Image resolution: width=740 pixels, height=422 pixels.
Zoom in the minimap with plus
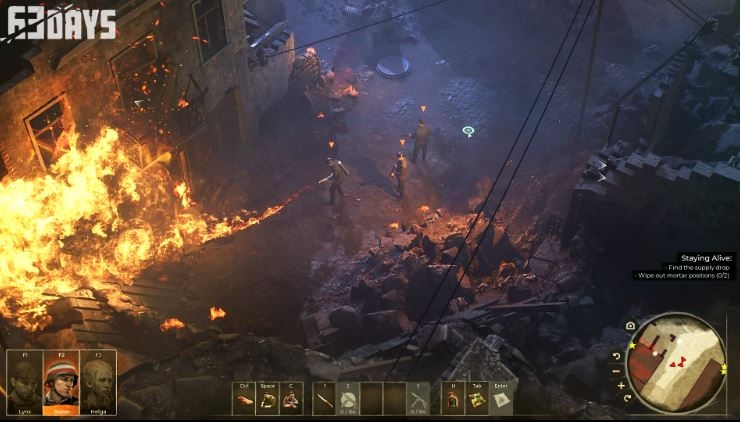point(621,385)
